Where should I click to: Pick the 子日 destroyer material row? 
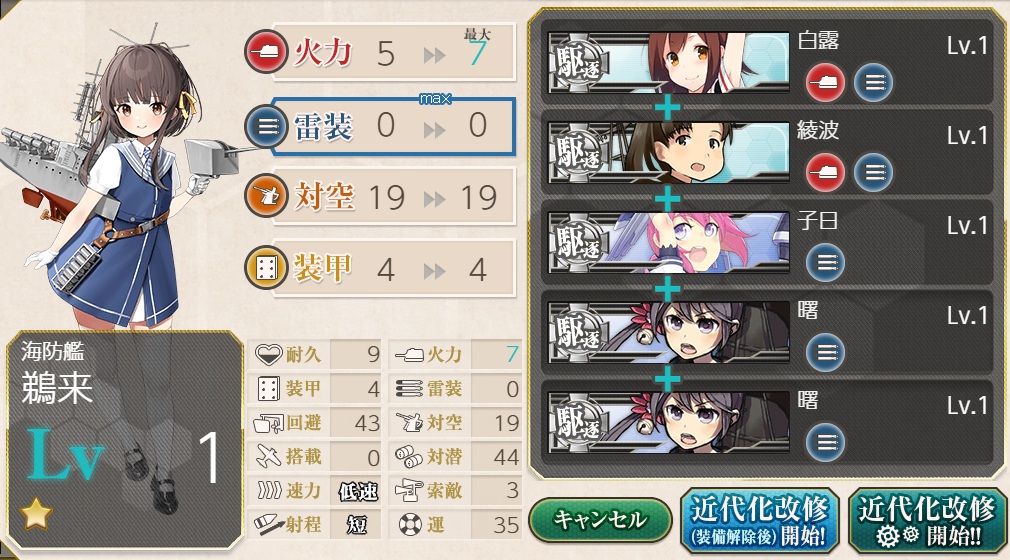(768, 242)
